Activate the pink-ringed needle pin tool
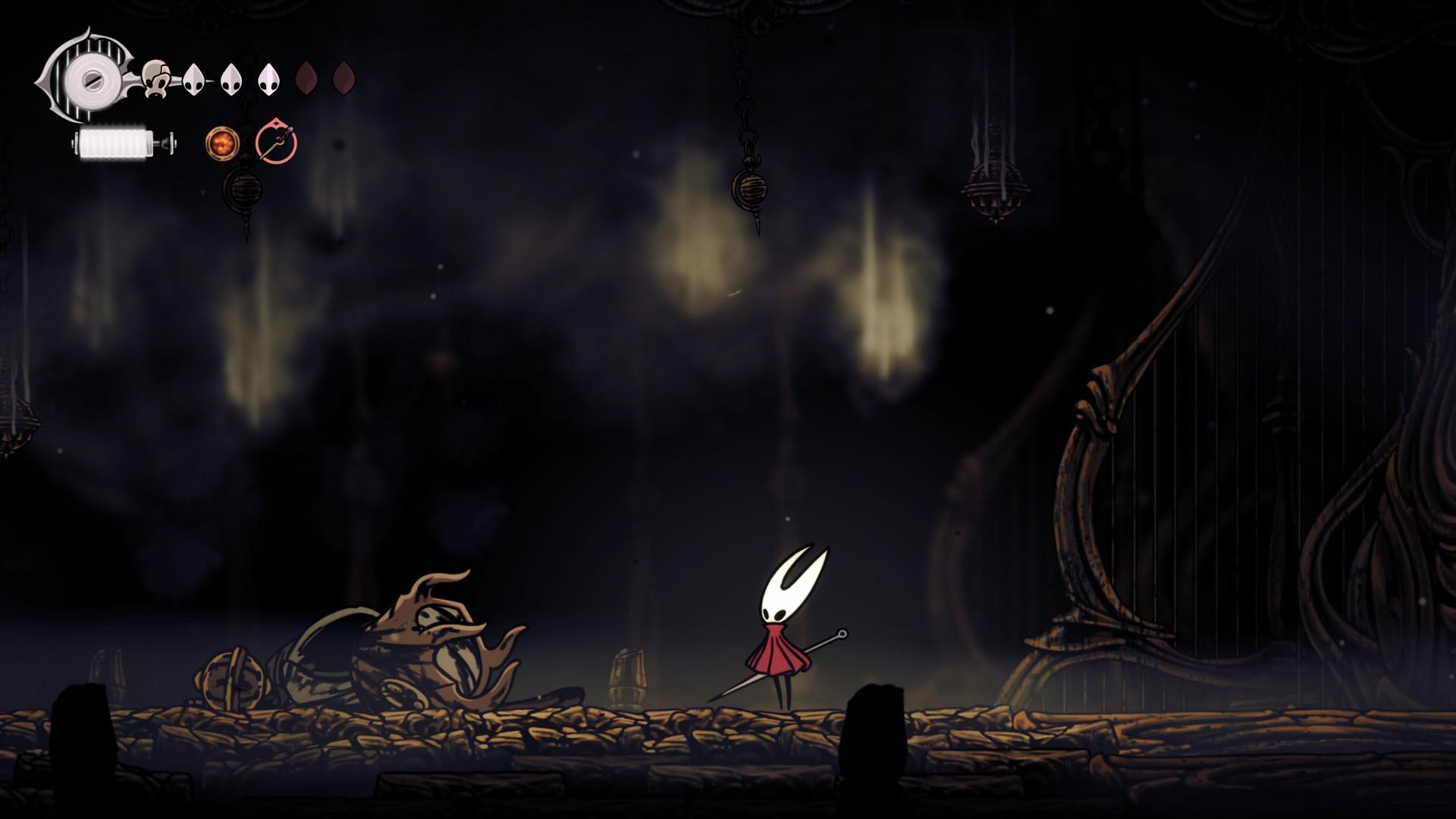Viewport: 1456px width, 819px height. [276, 143]
